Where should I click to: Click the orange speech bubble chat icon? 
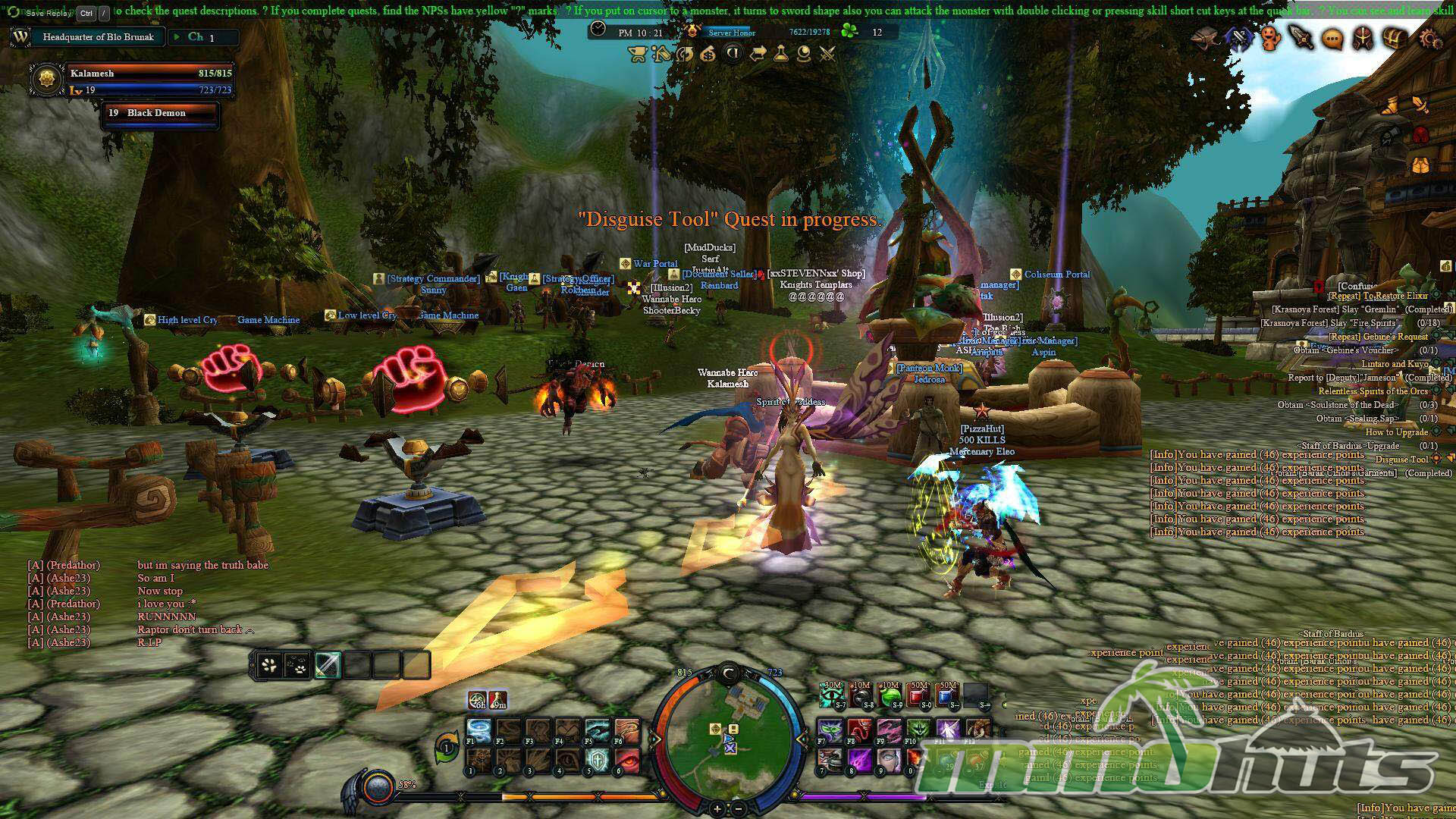pyautogui.click(x=1332, y=39)
